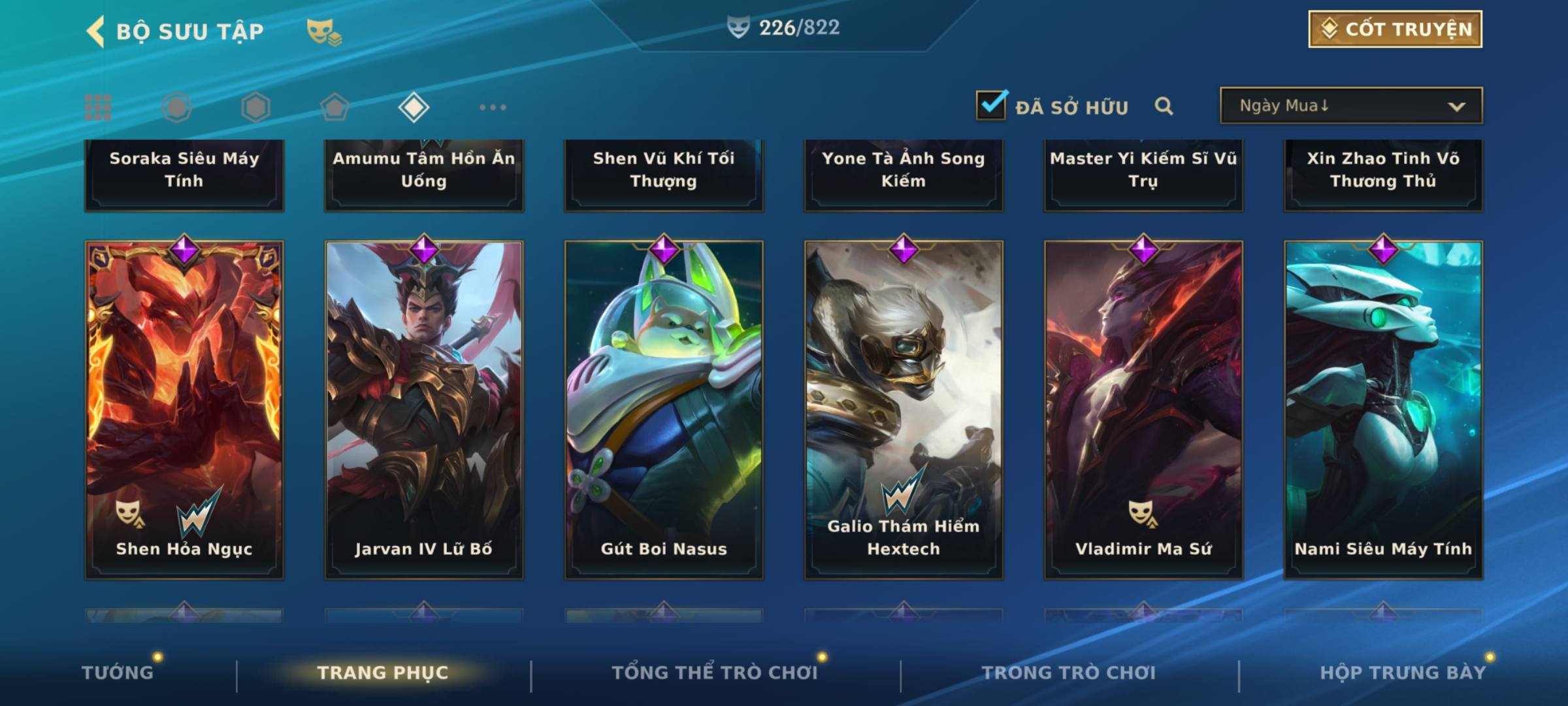
Task: Pick the Gút Boi Nasus skin card
Action: [x=664, y=409]
